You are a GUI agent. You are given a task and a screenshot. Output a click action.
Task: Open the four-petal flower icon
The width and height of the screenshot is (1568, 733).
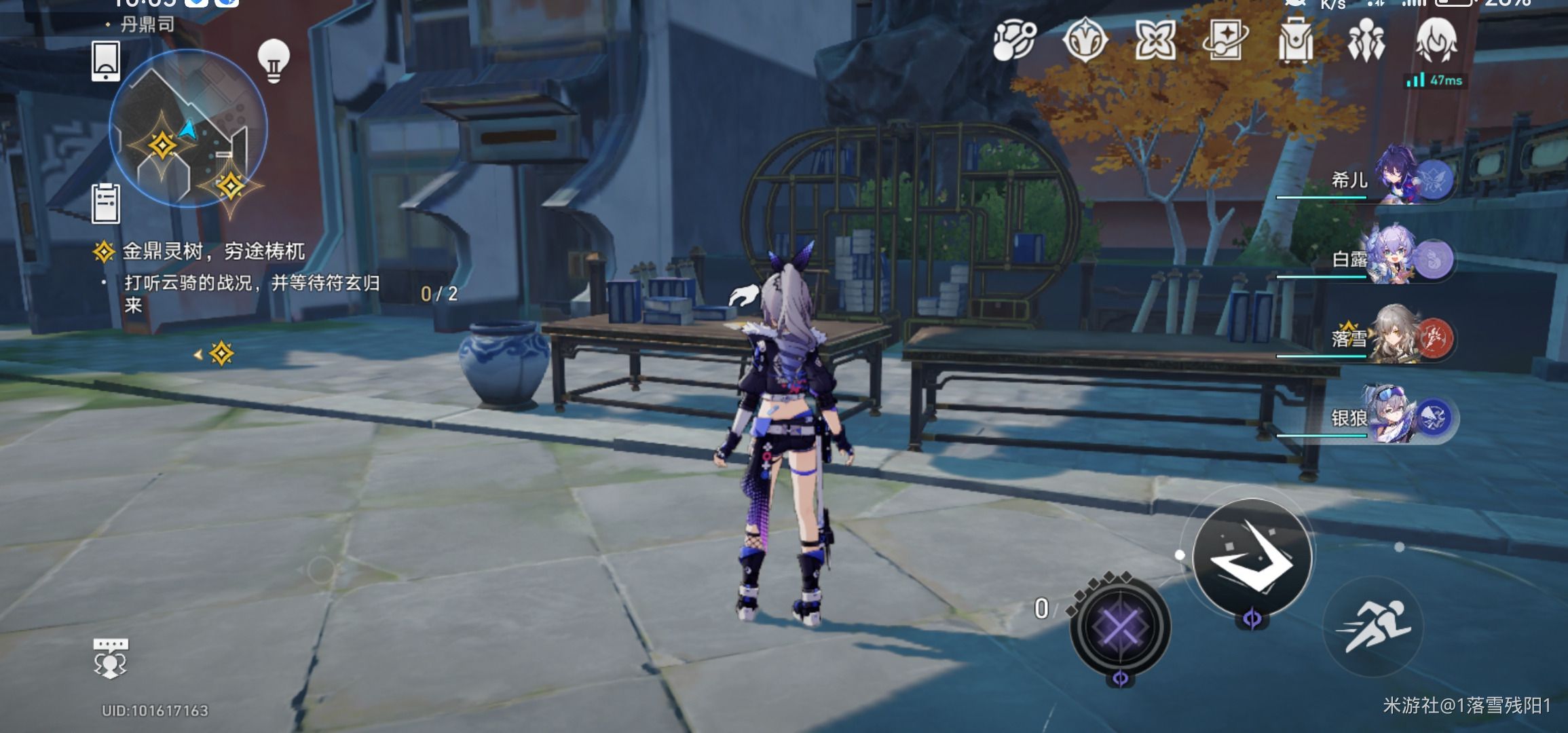[1155, 40]
